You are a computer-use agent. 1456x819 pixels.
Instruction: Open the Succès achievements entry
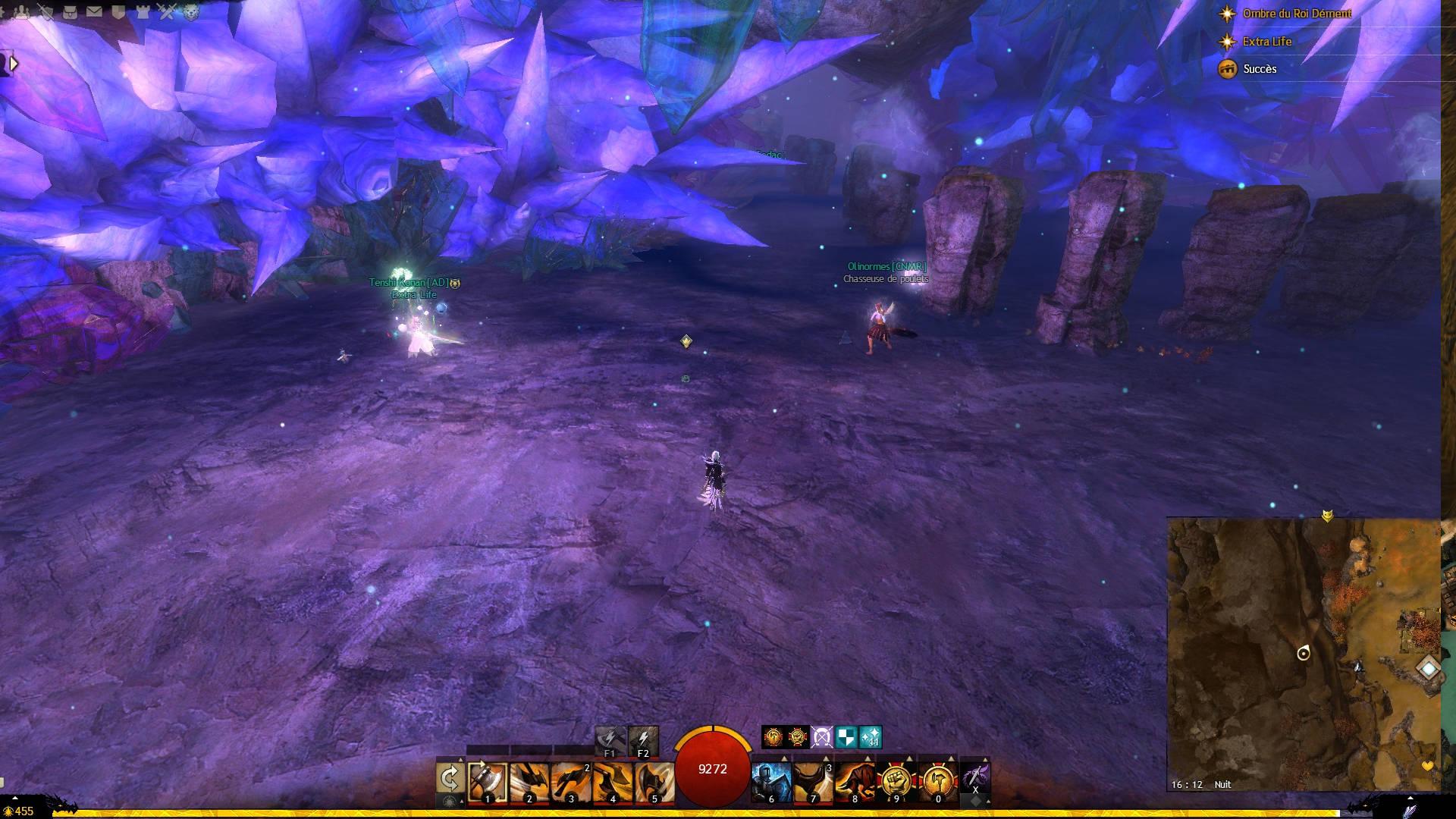[1260, 69]
